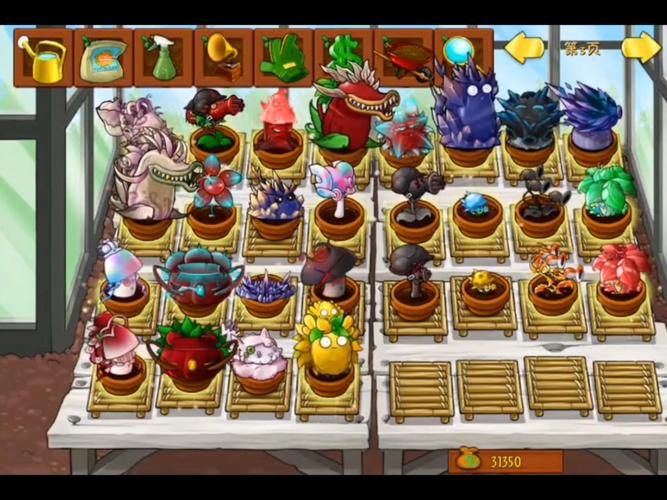Activate the golden phonograph tool

tap(223, 58)
